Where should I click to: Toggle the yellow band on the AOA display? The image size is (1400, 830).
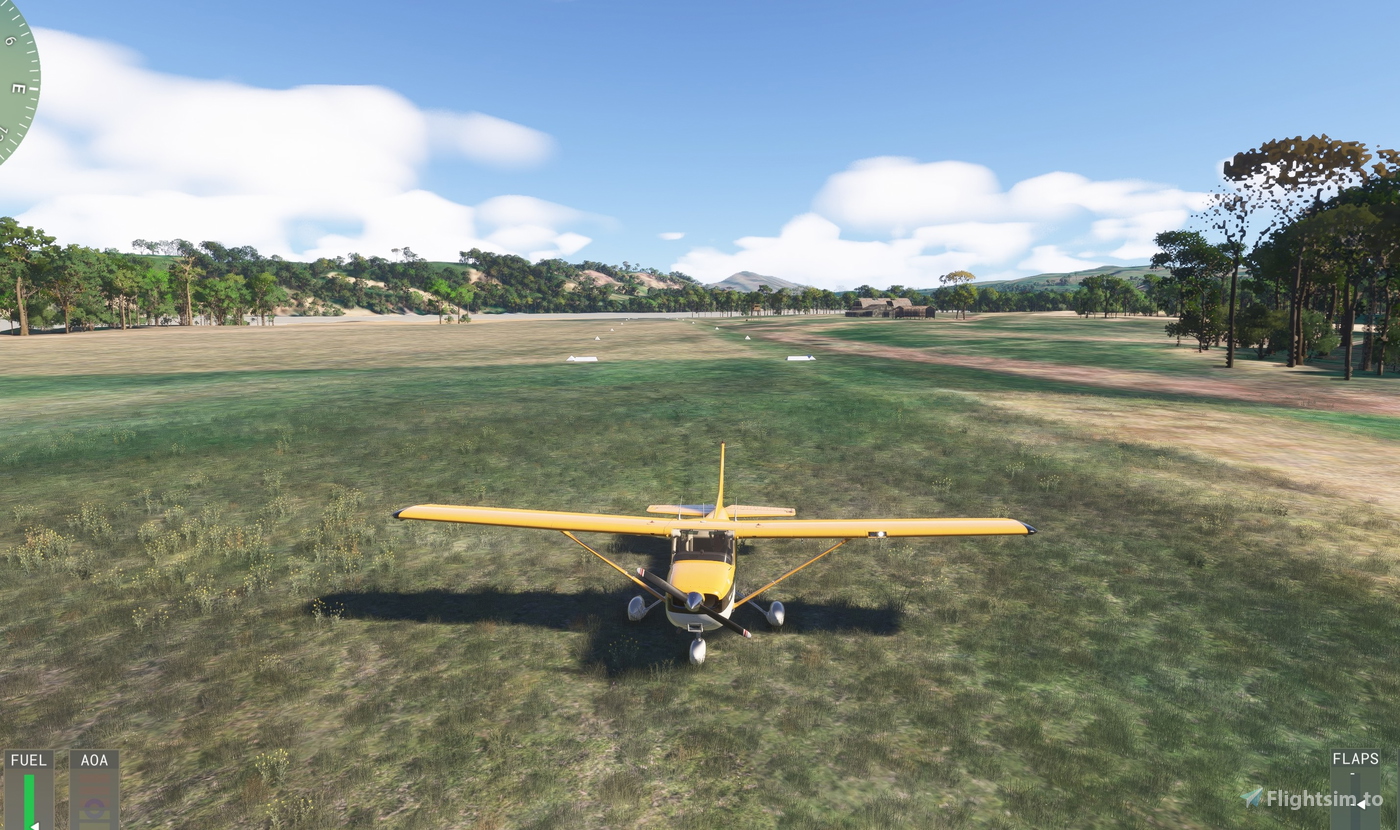pyautogui.click(x=94, y=814)
